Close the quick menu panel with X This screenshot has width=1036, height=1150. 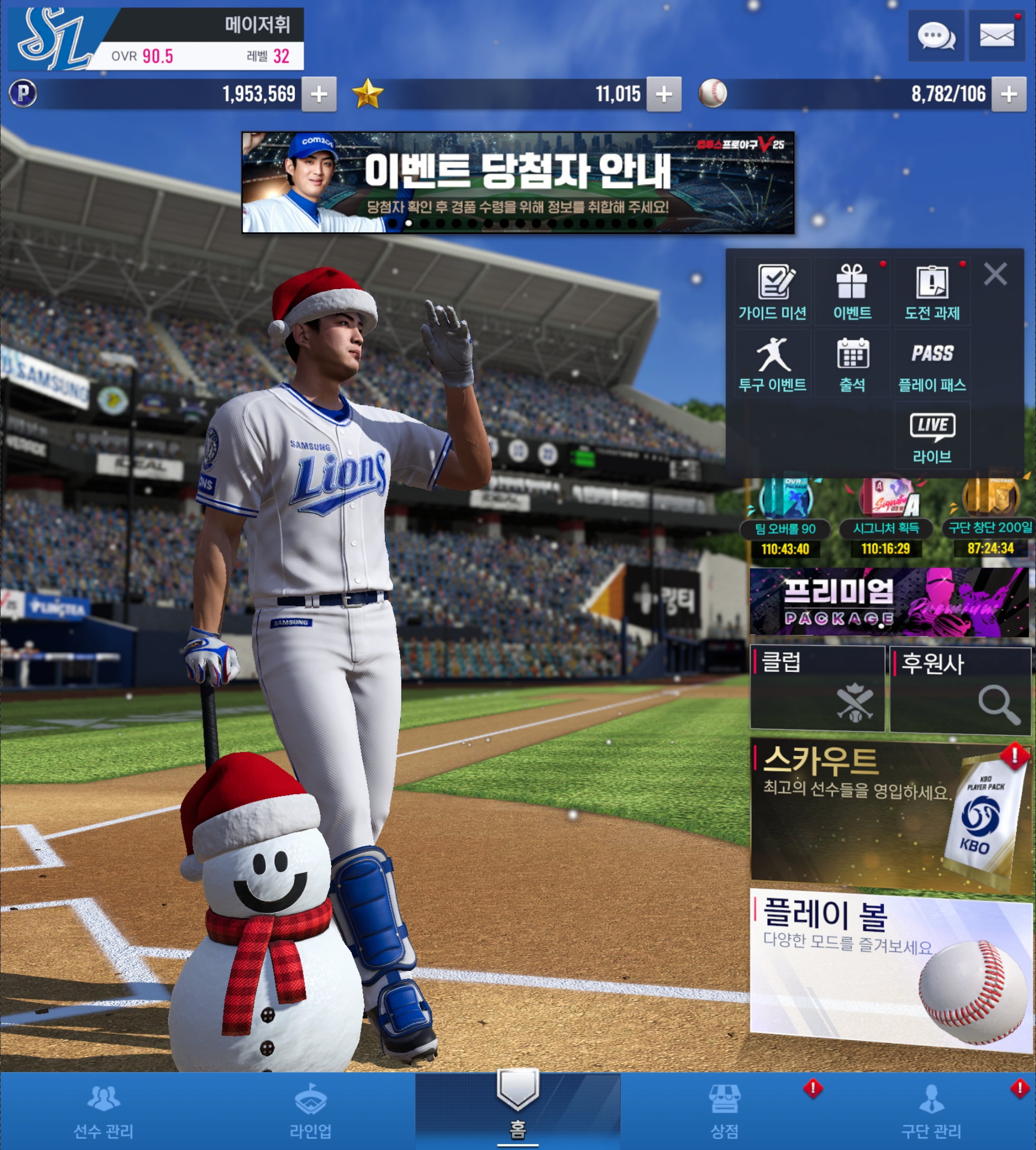(x=995, y=274)
